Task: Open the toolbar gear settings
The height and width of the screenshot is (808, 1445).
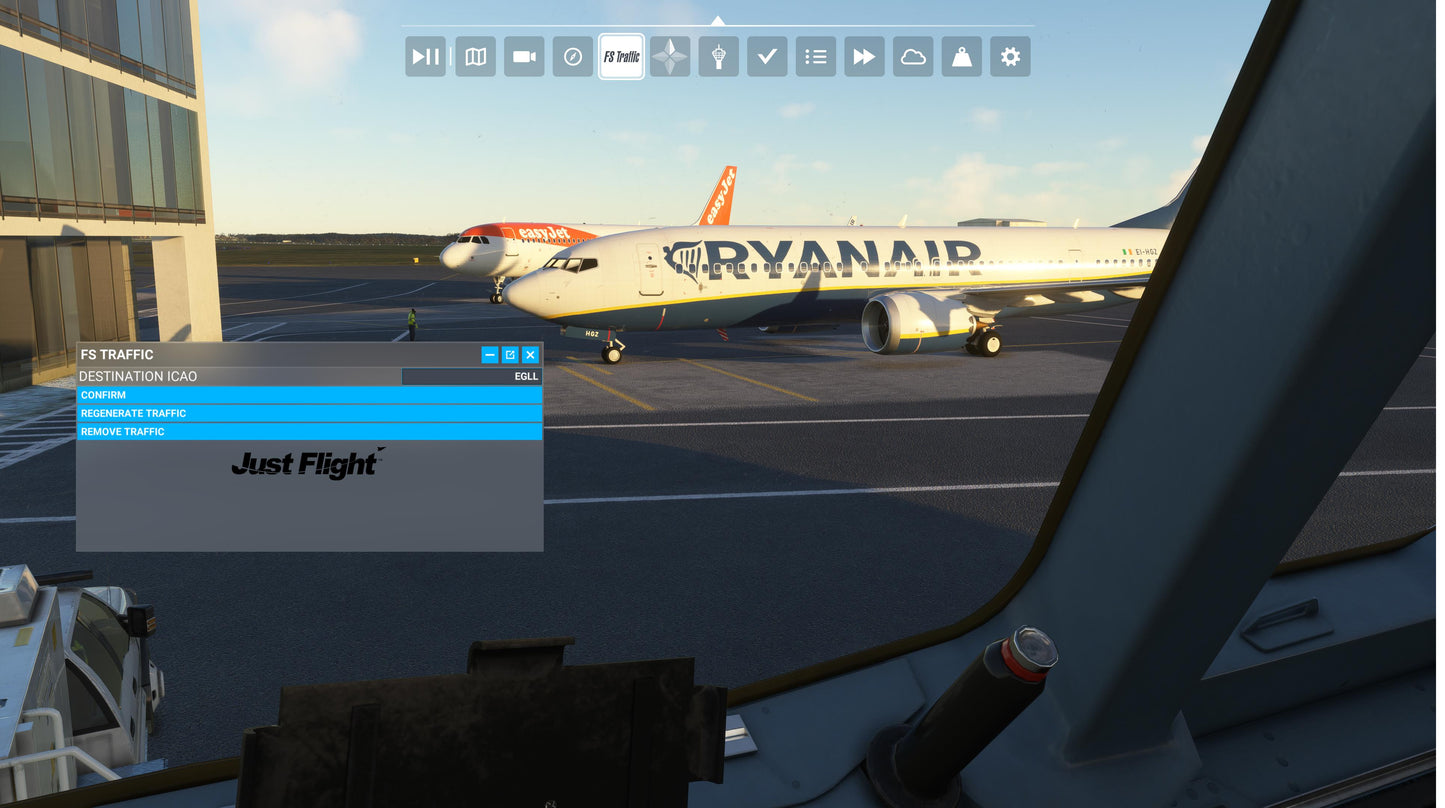Action: (x=1010, y=57)
